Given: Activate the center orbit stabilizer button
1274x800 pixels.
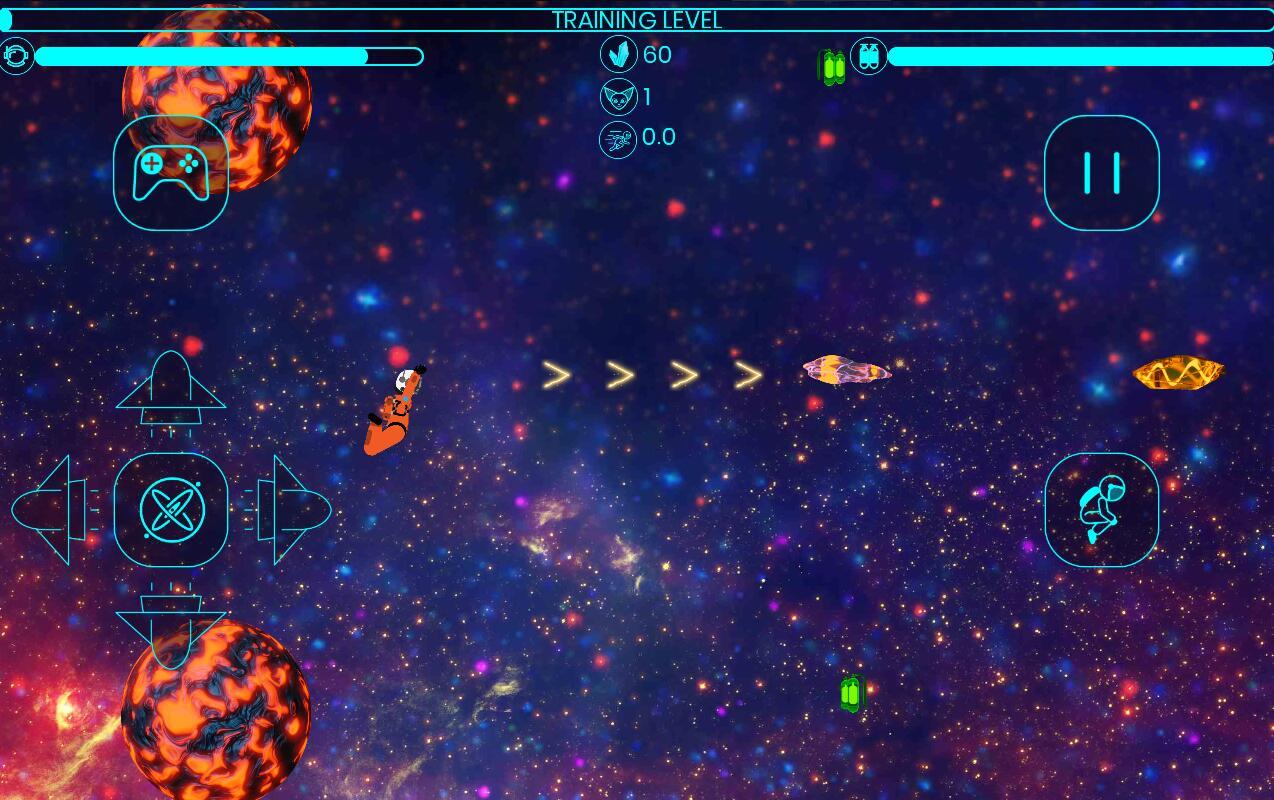Looking at the screenshot, I should coord(171,510).
